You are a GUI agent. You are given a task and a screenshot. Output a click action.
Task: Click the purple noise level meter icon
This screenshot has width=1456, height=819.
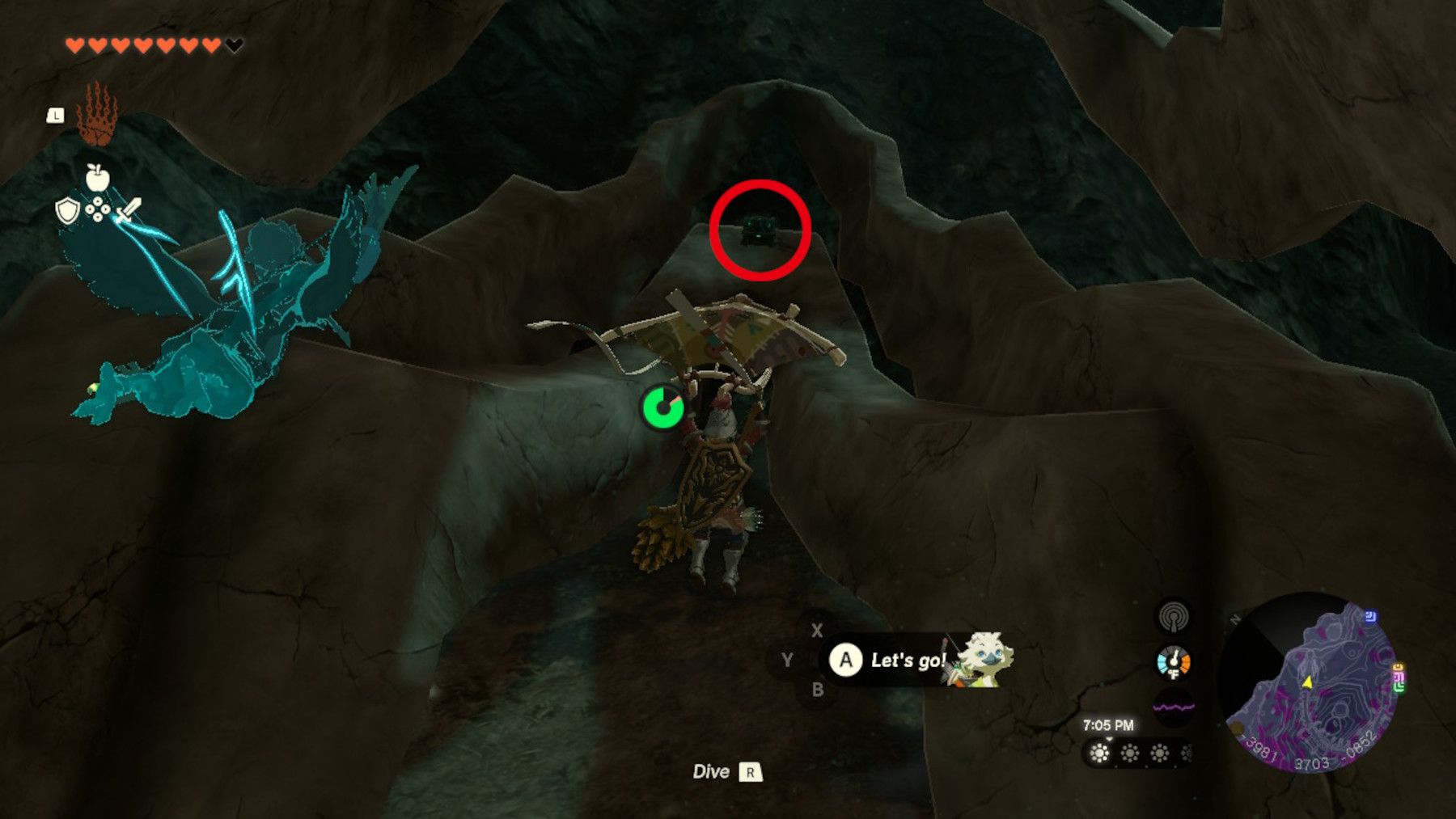pos(1174,705)
